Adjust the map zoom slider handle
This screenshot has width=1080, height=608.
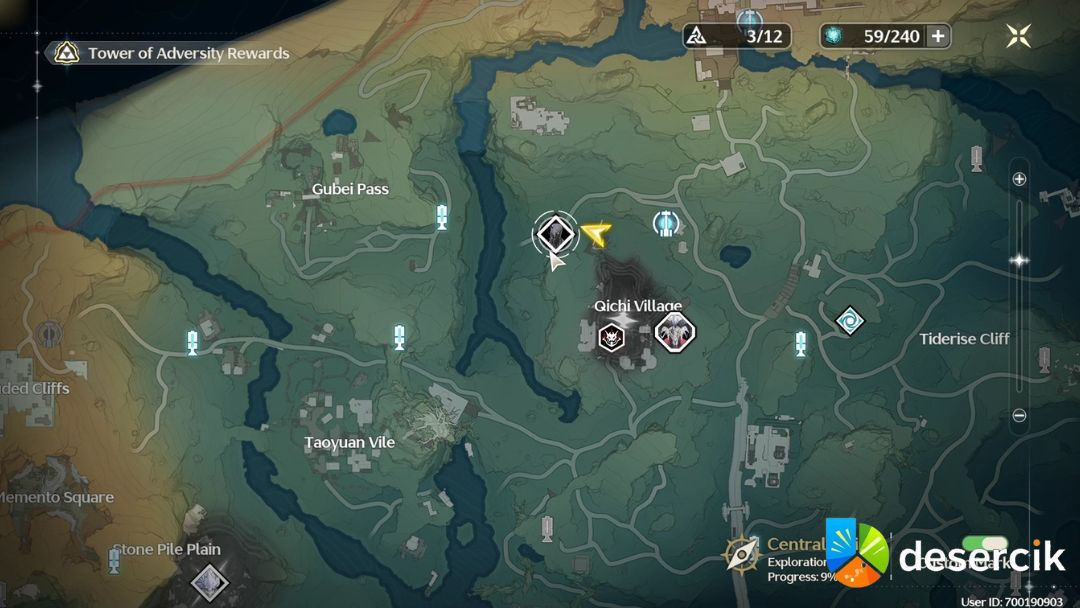click(1019, 260)
